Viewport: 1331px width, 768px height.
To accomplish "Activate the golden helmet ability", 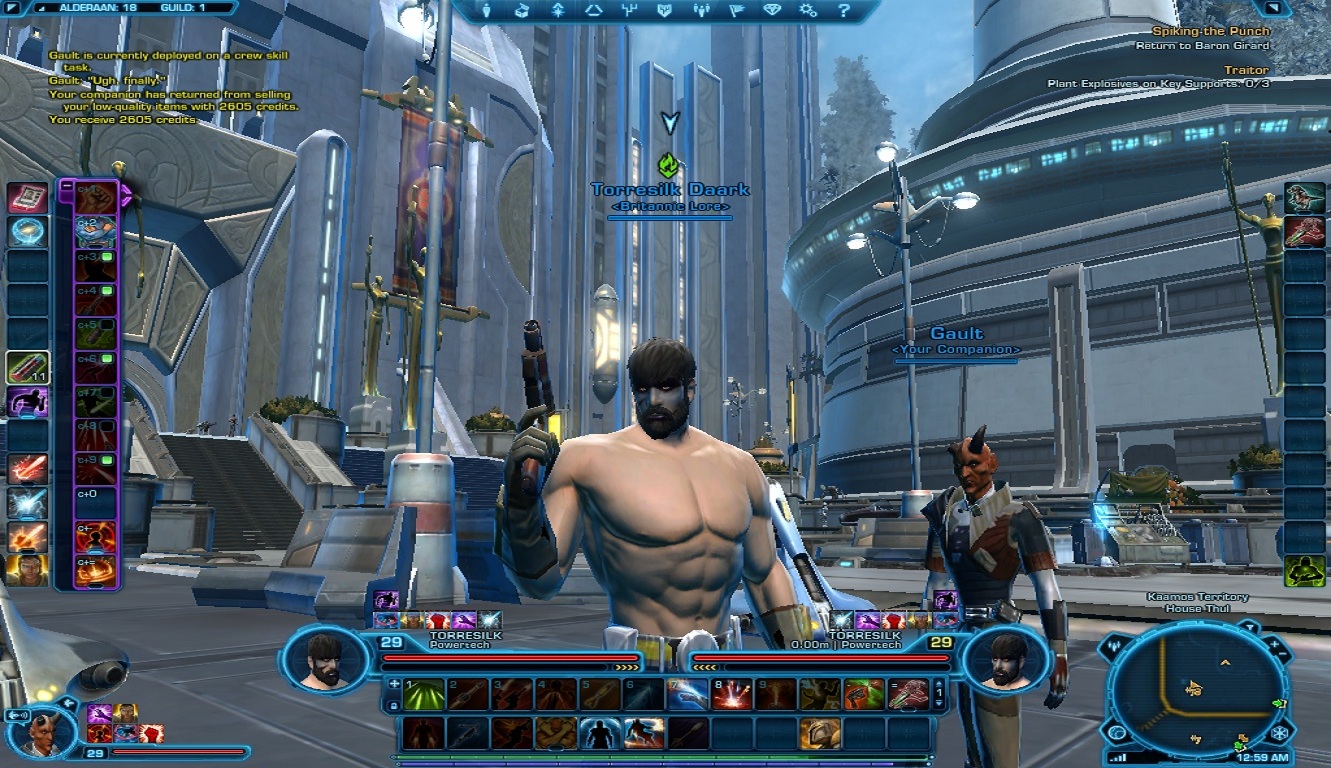I will pos(821,733).
